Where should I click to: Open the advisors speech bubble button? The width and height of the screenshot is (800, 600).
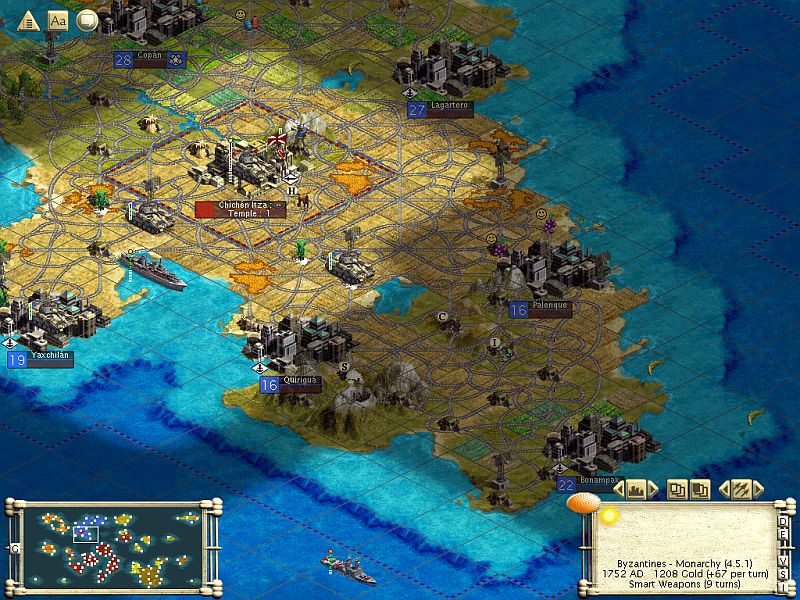(x=87, y=18)
